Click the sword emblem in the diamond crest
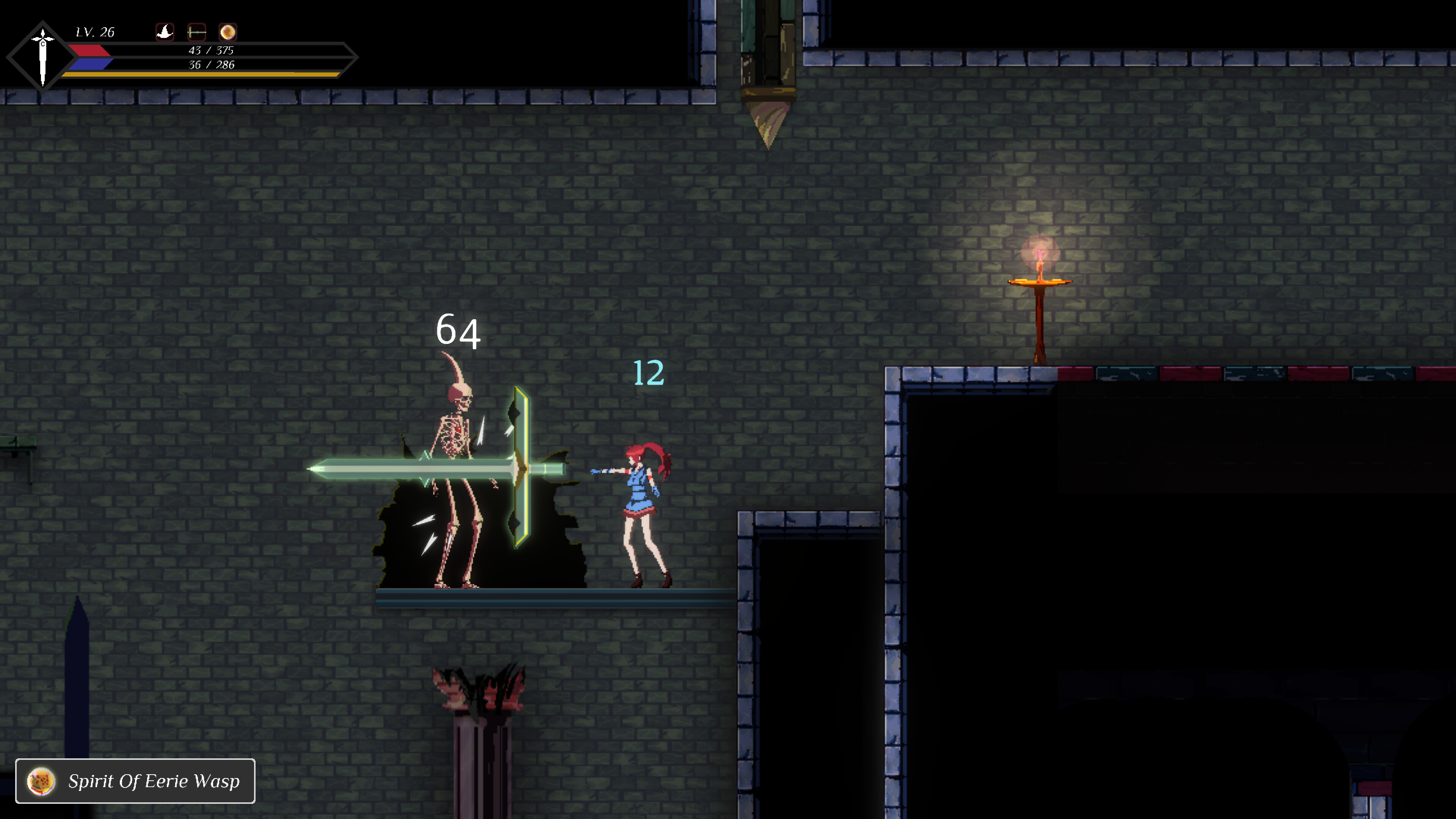 (43, 55)
